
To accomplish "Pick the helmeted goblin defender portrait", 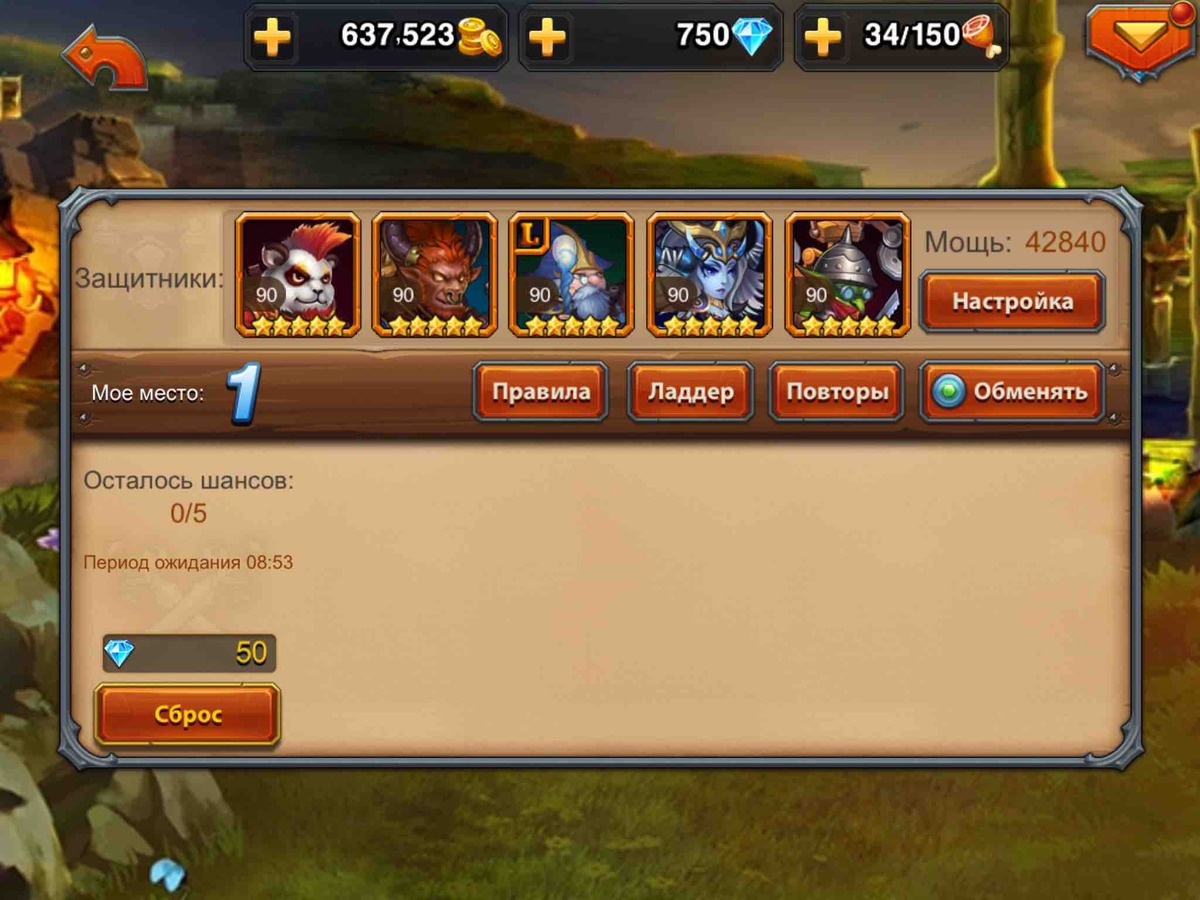I will [x=848, y=274].
